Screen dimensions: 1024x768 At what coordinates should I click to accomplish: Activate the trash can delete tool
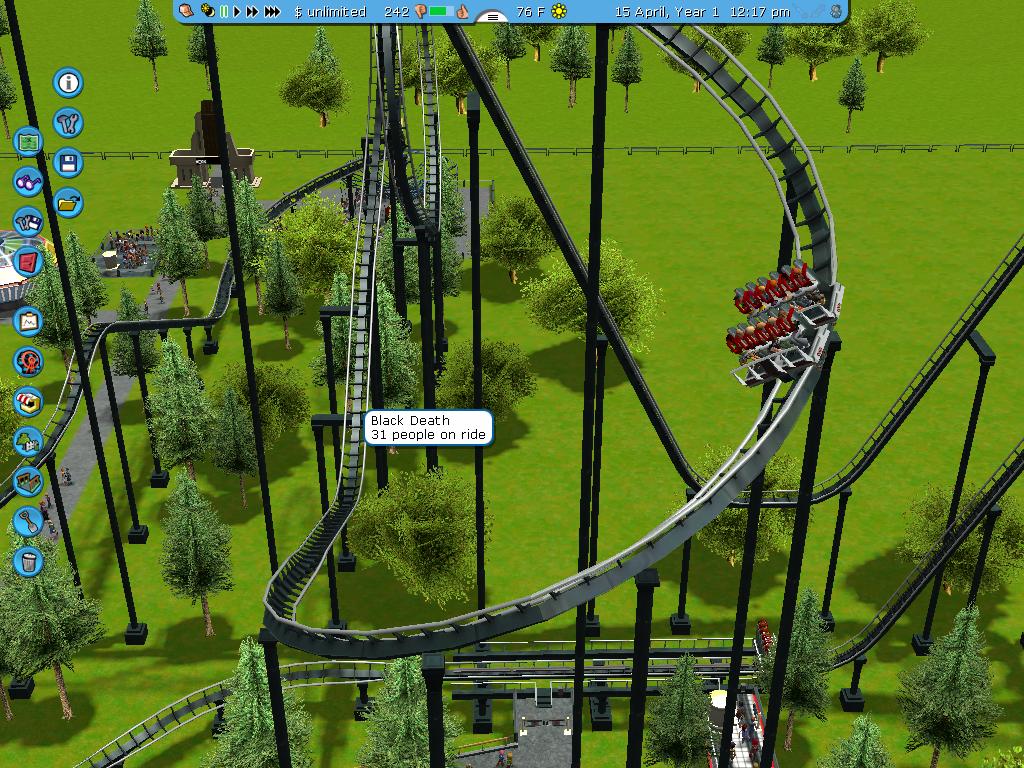[x=28, y=561]
